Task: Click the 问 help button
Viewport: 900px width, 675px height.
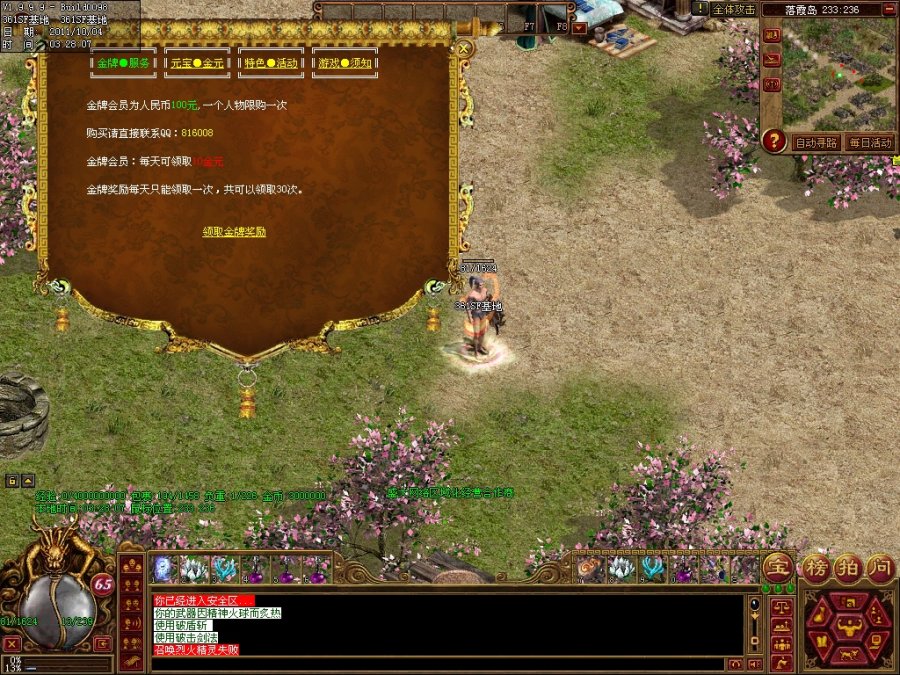Action: pyautogui.click(x=880, y=567)
